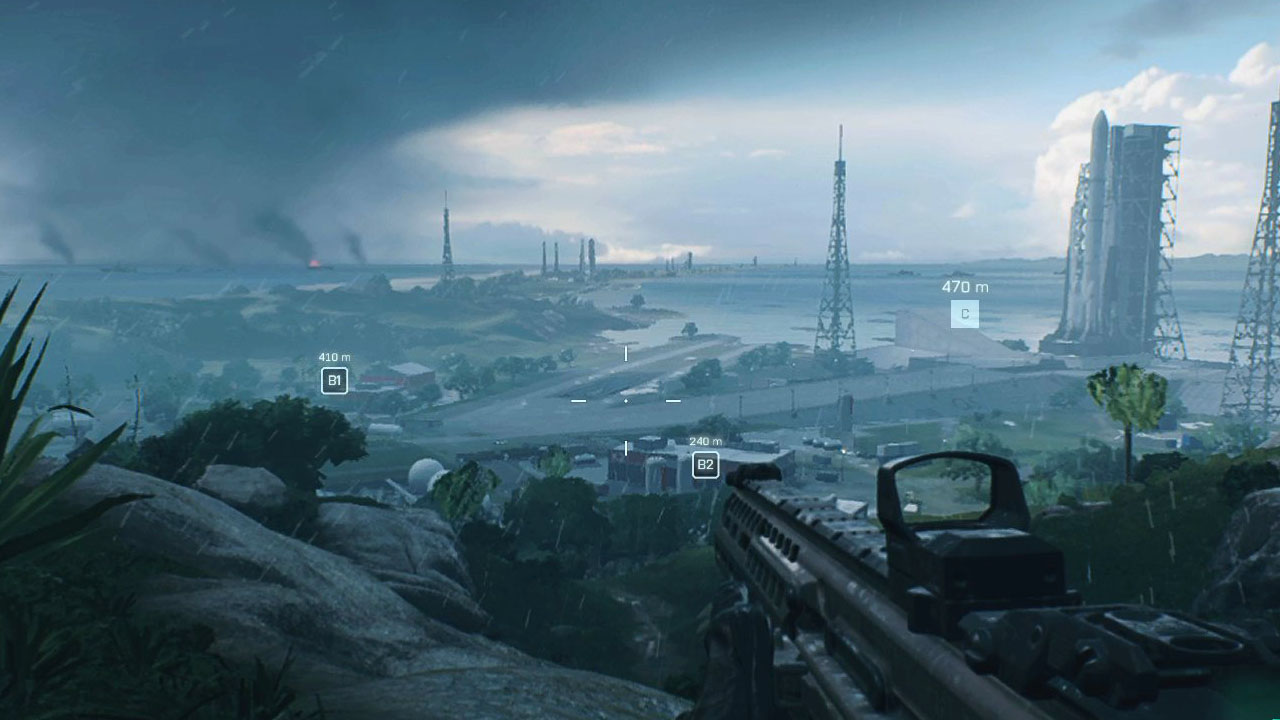The height and width of the screenshot is (720, 1280).
Task: Click the center dot of the crosshair
Action: (626, 401)
